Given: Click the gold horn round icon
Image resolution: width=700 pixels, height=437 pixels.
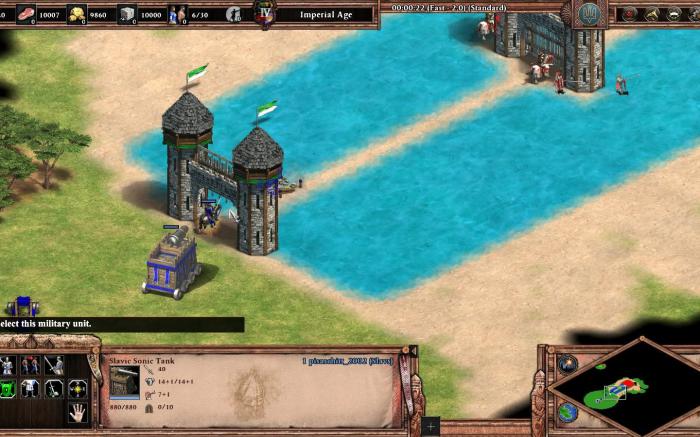Looking at the screenshot, I should click(x=653, y=14).
